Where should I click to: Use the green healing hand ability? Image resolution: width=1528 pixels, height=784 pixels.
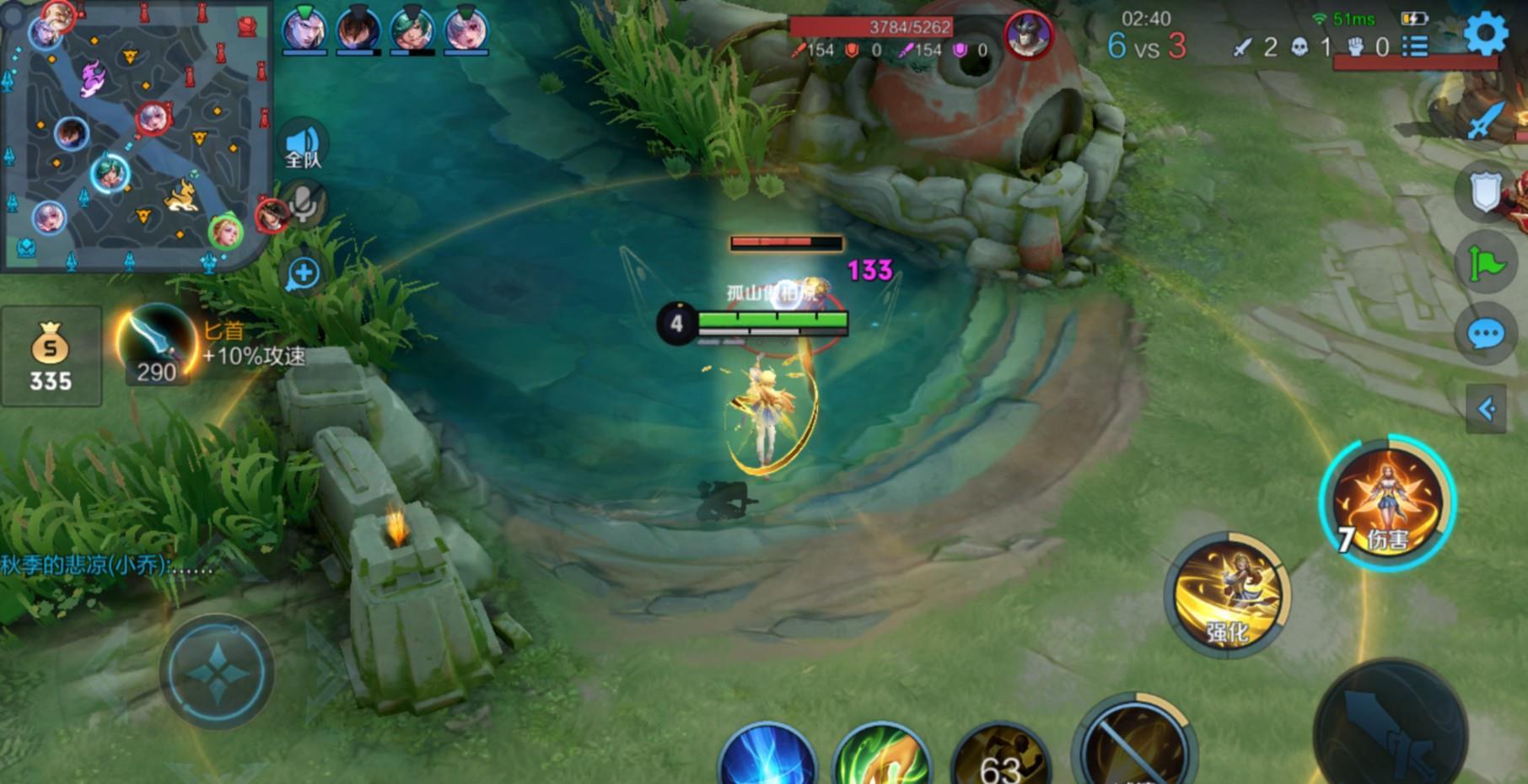point(881,757)
